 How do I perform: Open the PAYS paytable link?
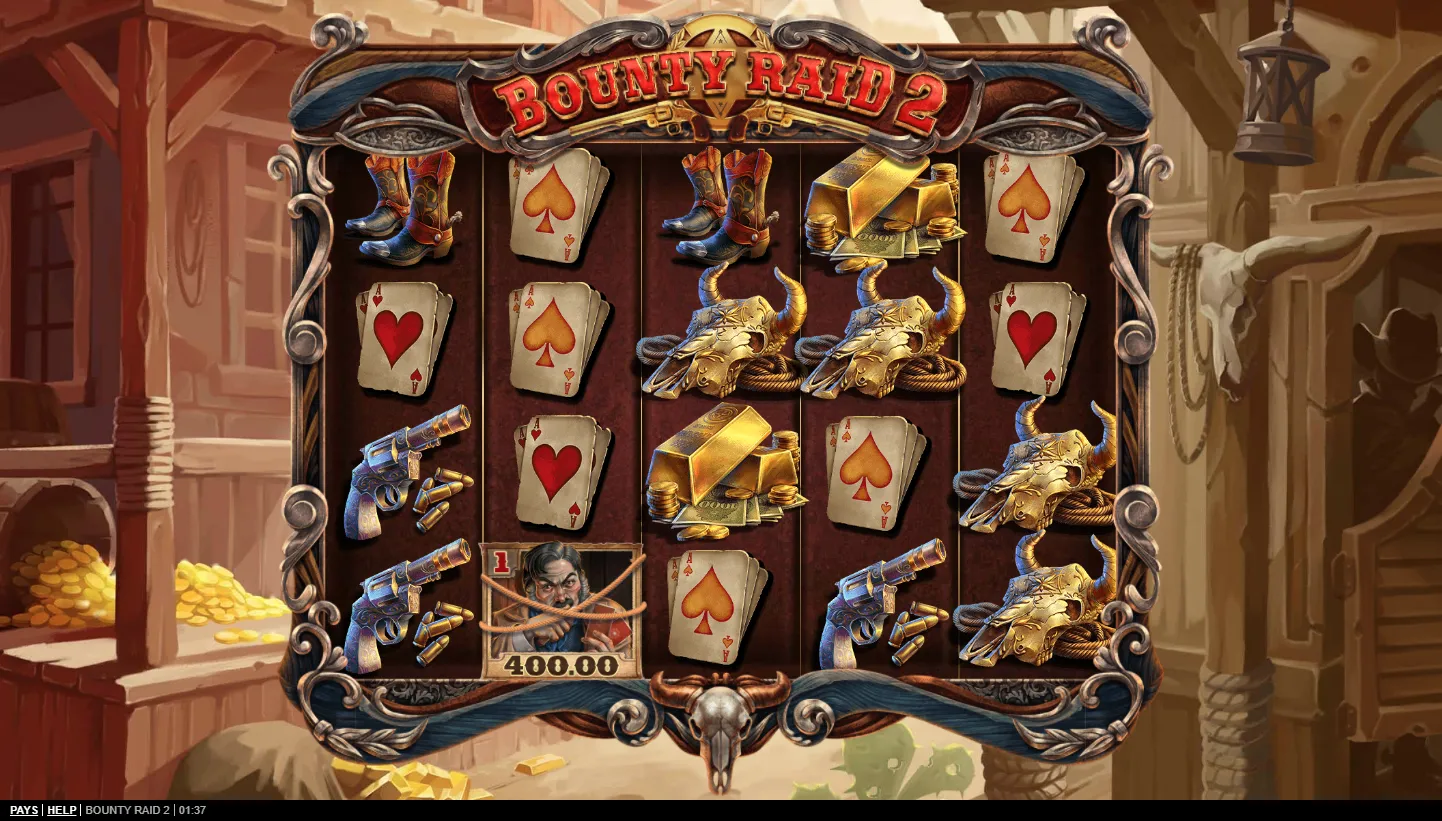pos(24,810)
